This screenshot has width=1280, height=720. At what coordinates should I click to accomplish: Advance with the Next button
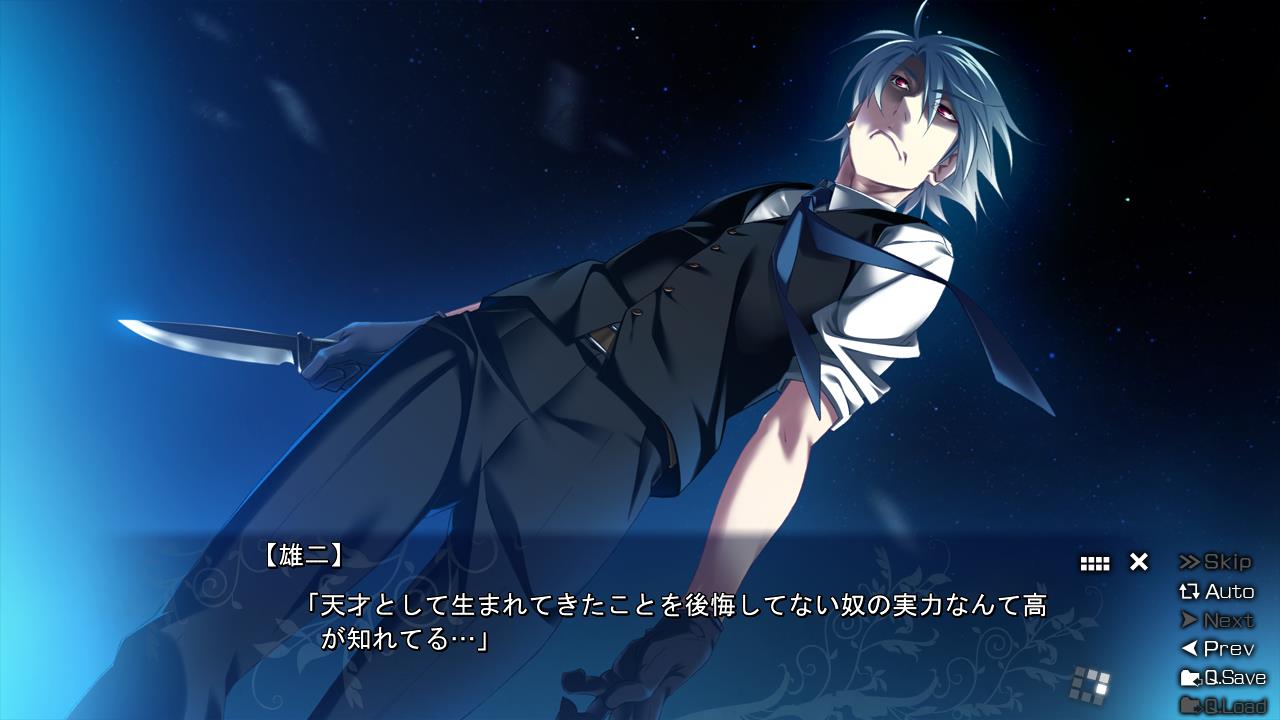(1216, 620)
